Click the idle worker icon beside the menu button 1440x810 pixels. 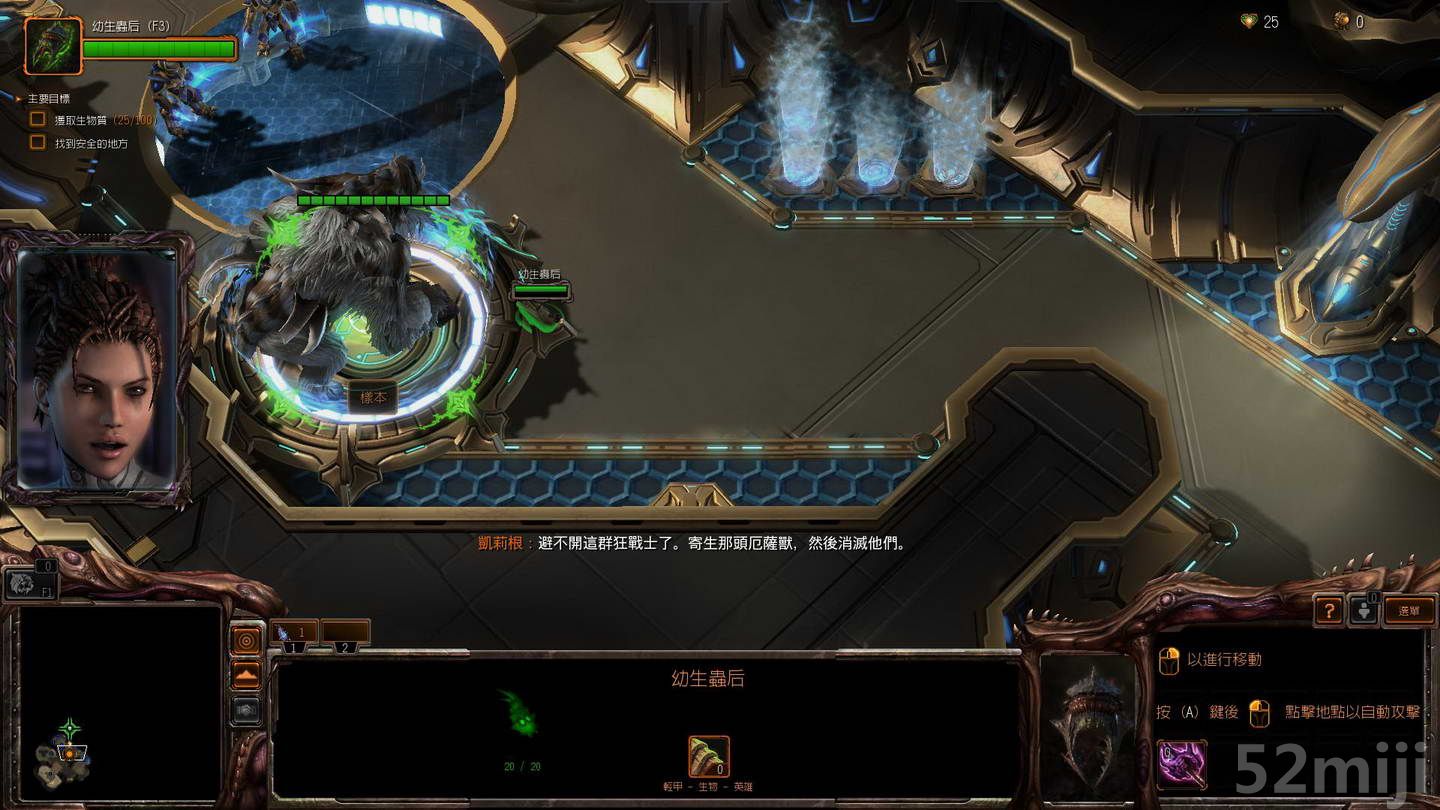1366,609
